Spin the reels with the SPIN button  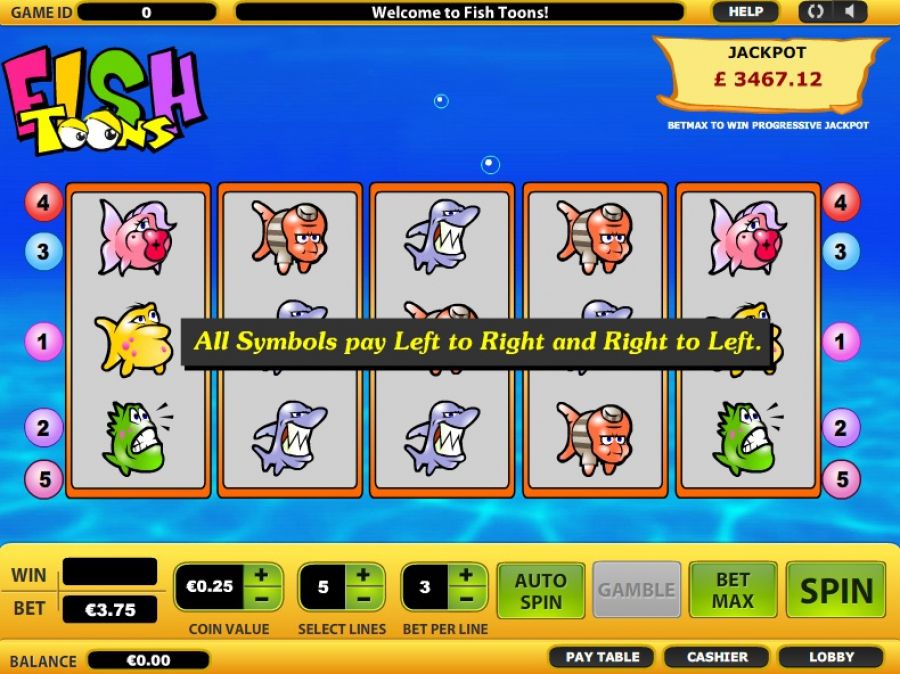coord(836,590)
